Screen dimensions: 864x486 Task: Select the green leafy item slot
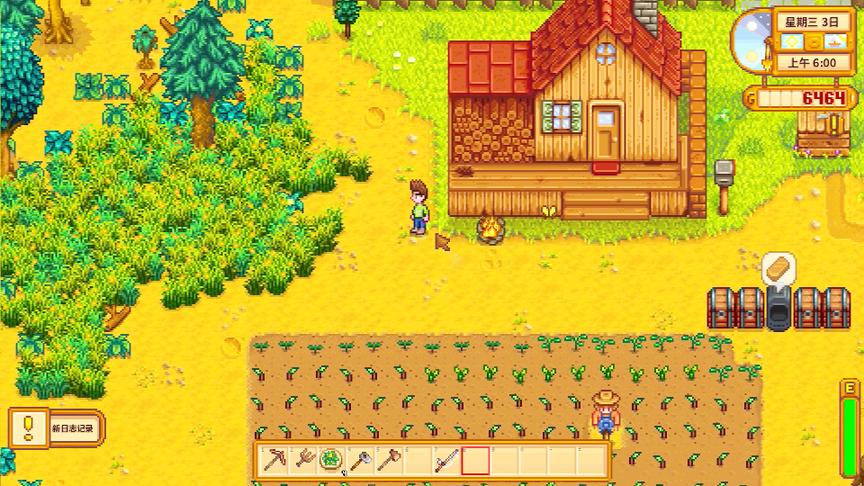coord(331,461)
